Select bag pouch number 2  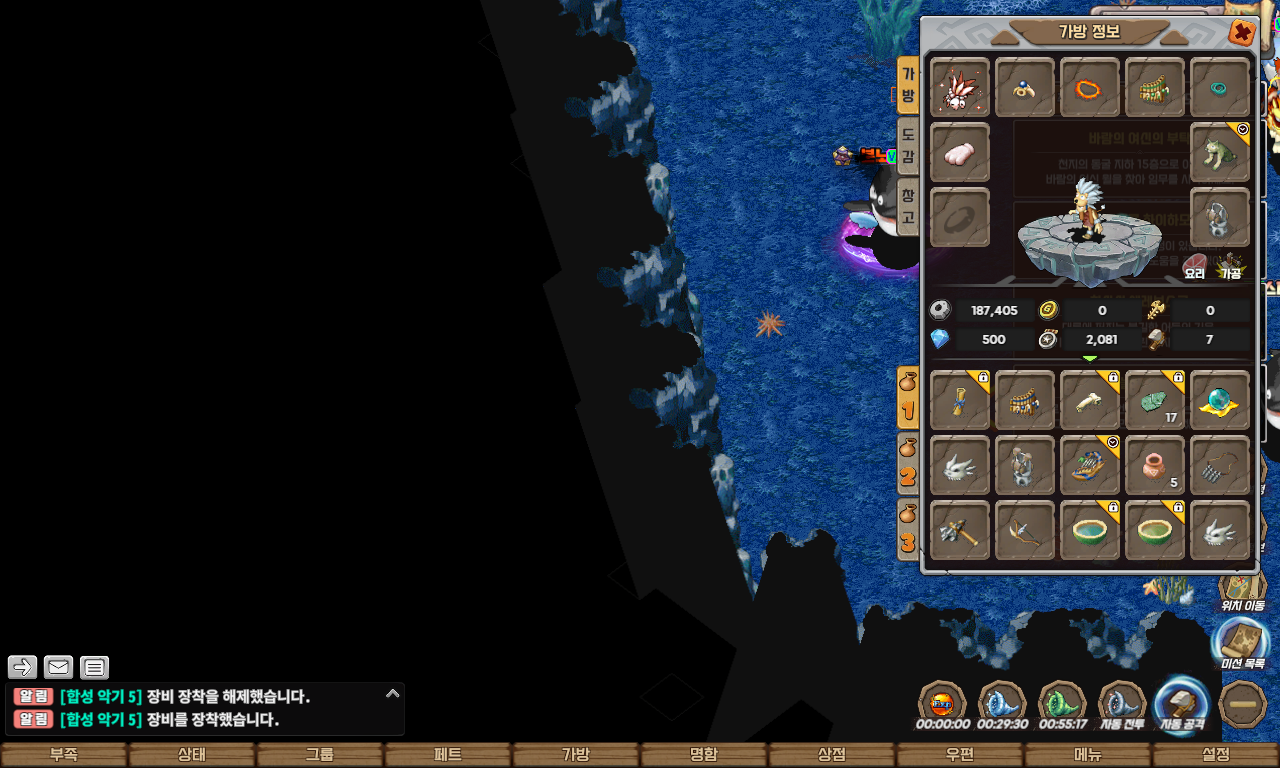(908, 463)
